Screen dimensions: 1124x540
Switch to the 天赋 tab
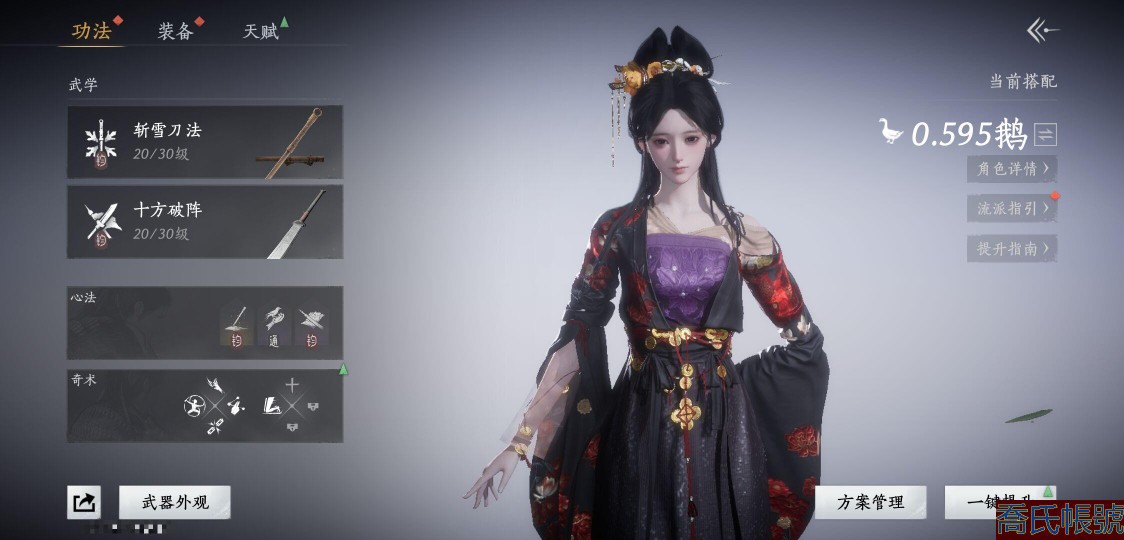261,31
